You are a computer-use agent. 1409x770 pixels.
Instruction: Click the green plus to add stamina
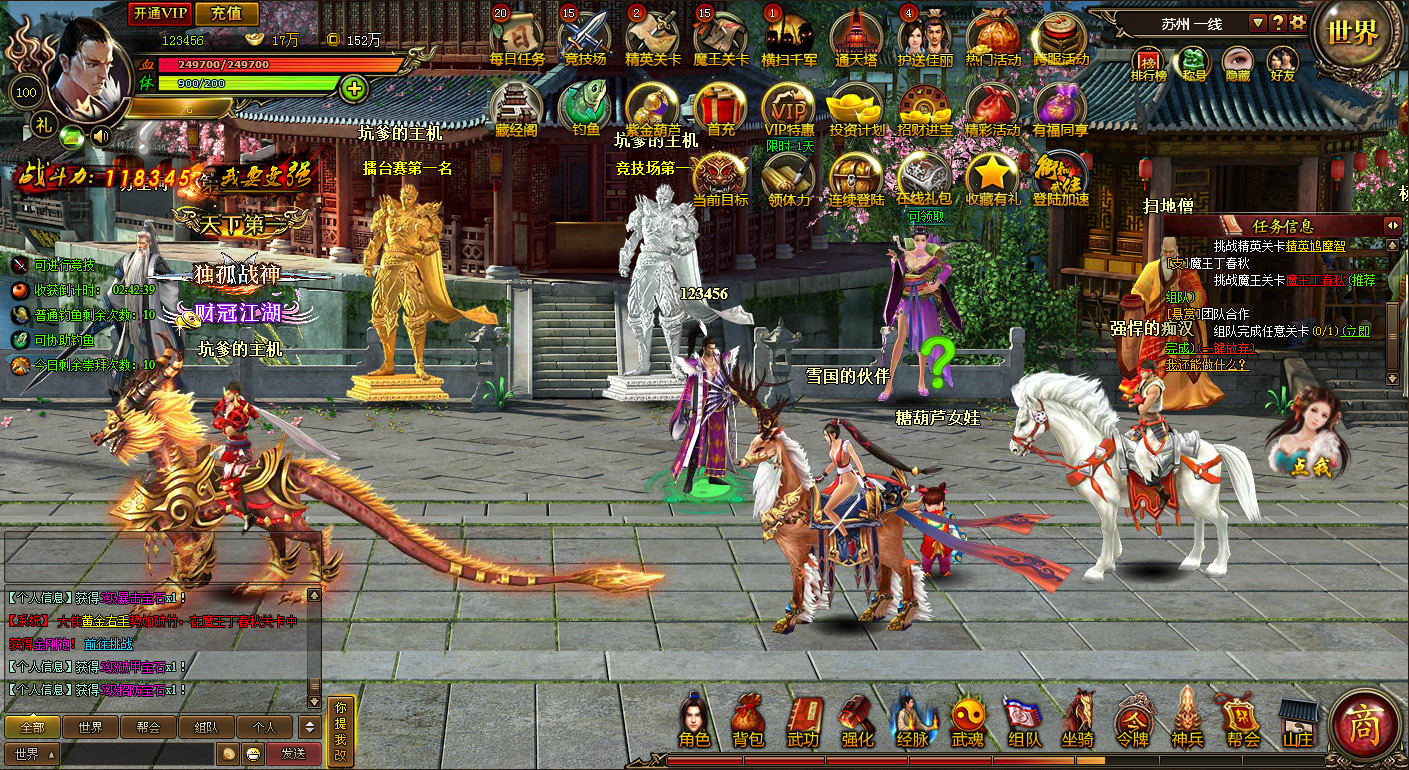[353, 88]
